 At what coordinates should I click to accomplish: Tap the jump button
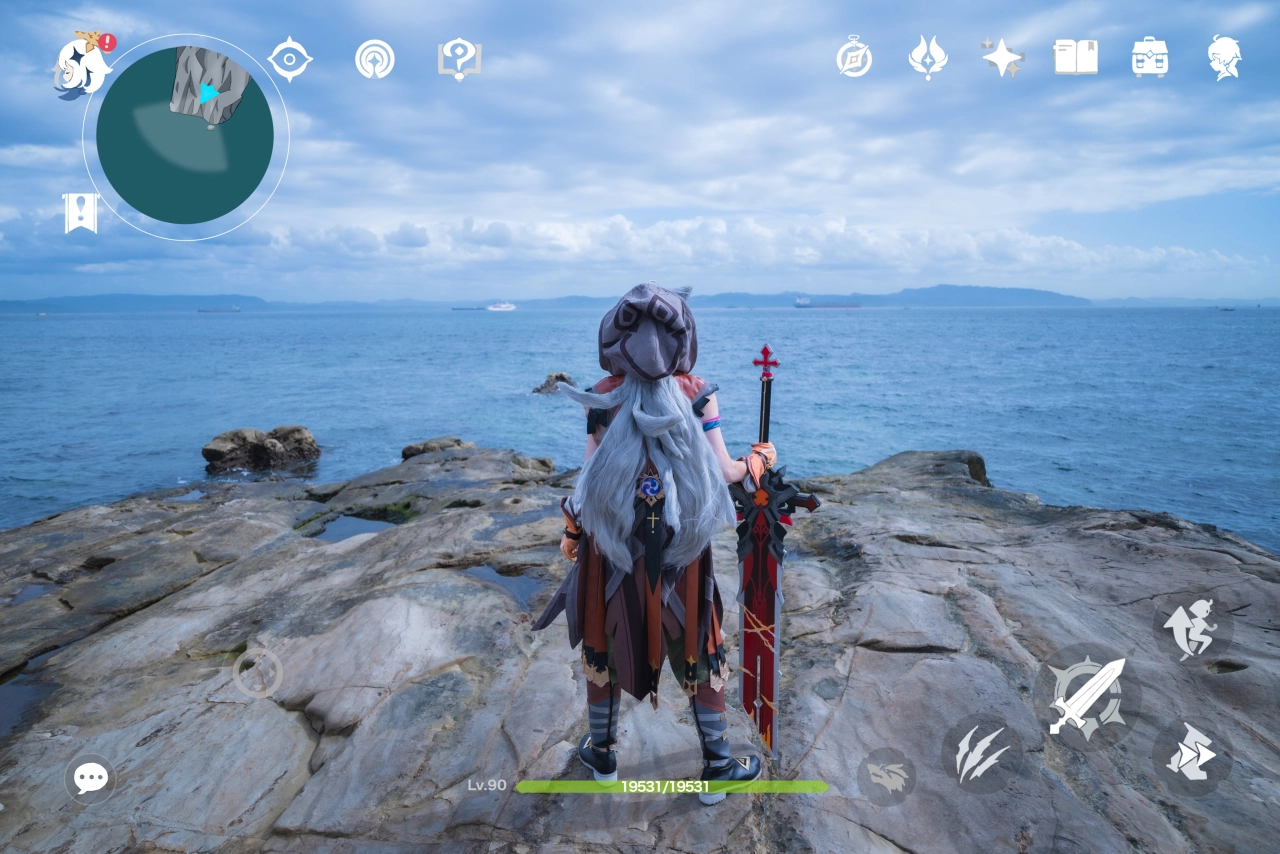1191,629
